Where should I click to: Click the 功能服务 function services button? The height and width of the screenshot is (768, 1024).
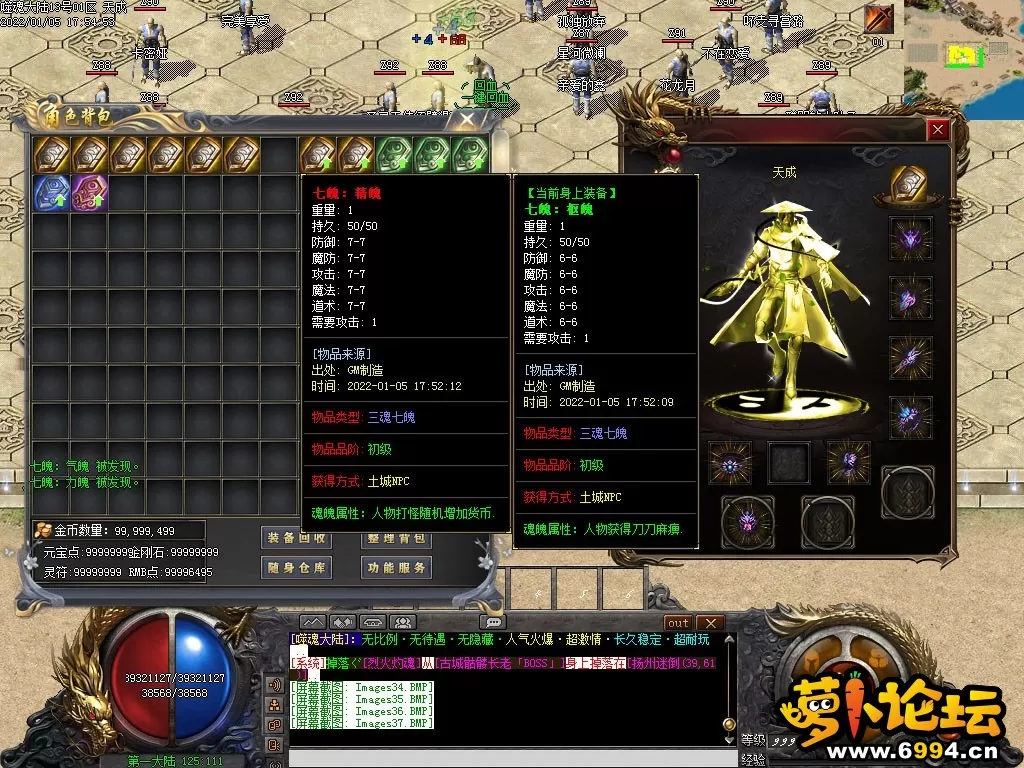coord(396,567)
